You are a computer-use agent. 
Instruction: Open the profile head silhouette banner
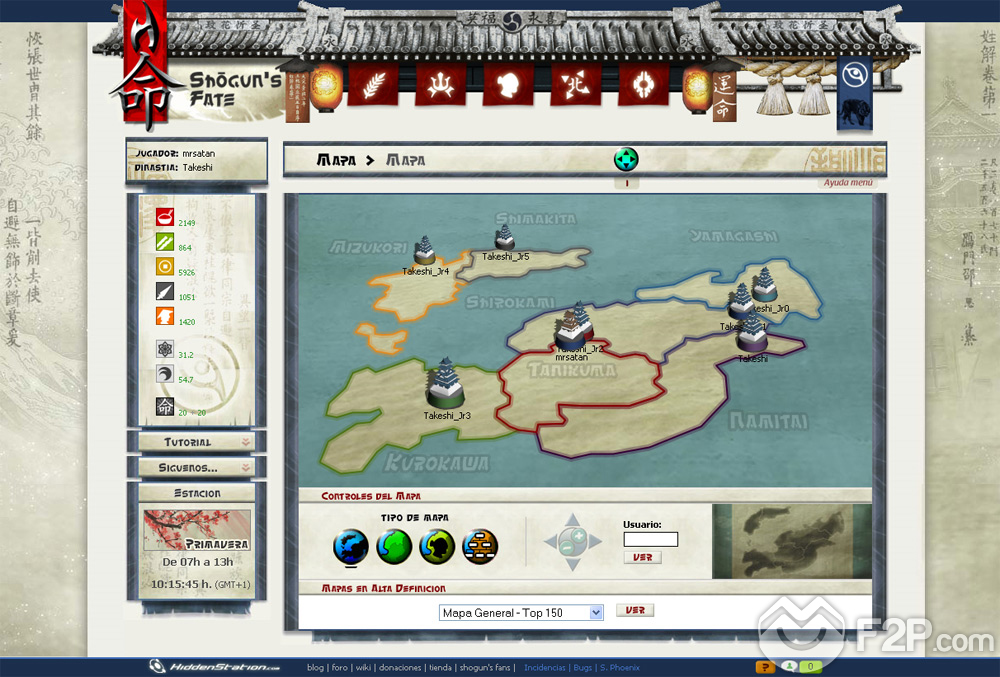tap(508, 85)
